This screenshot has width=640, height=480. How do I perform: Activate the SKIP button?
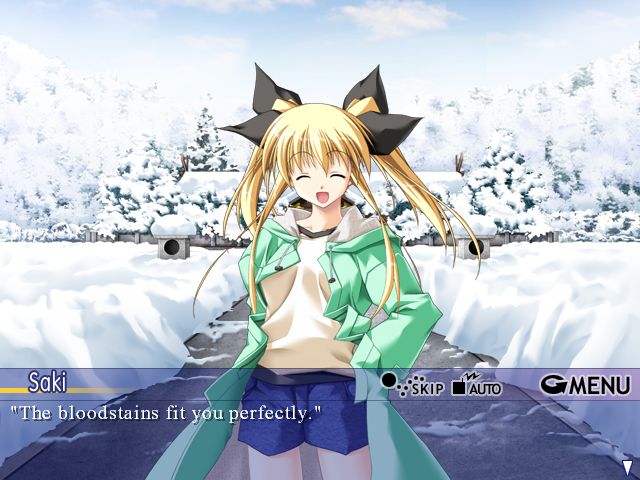tap(412, 384)
